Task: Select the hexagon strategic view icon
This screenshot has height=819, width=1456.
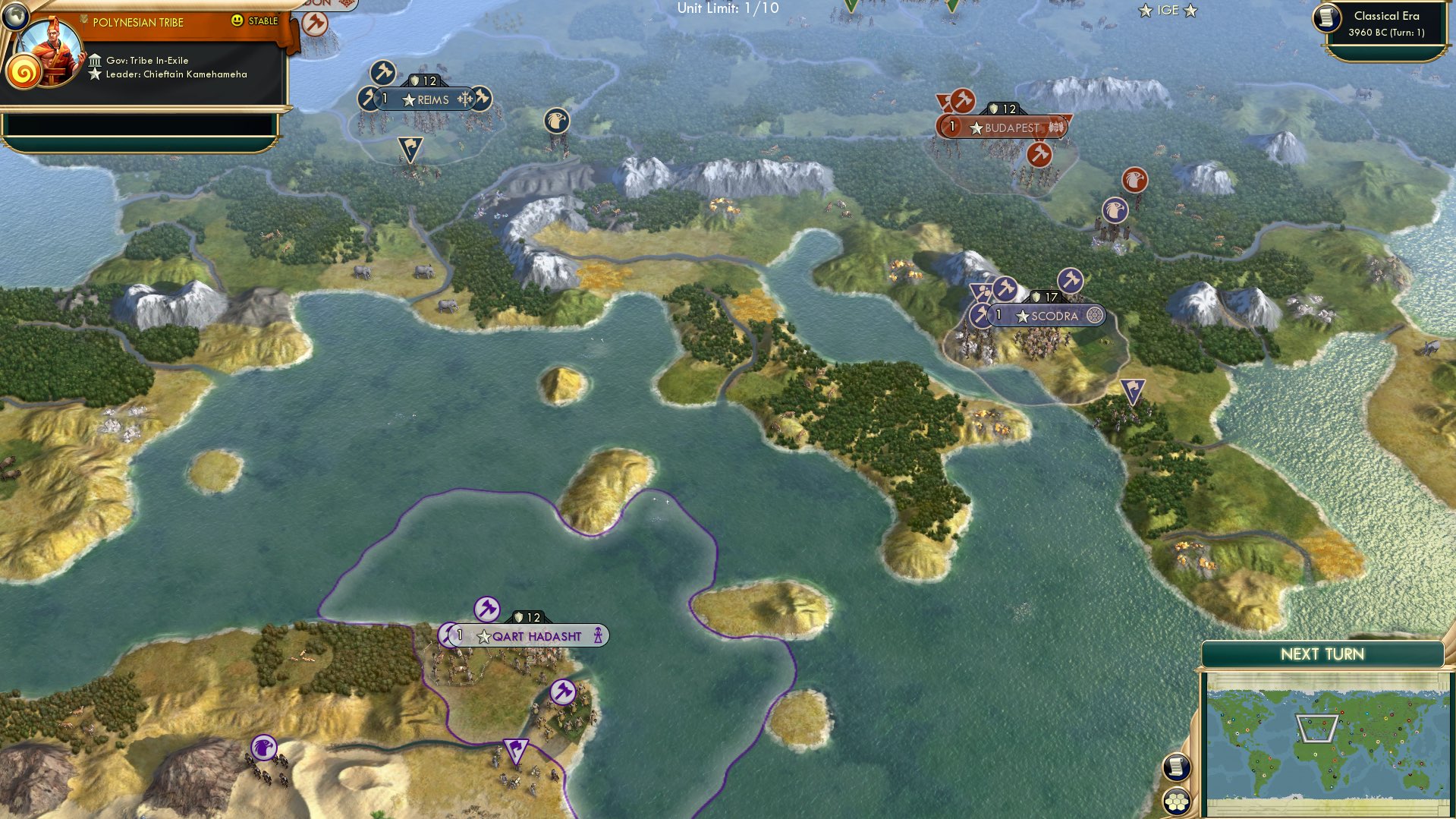Action: (x=1175, y=799)
